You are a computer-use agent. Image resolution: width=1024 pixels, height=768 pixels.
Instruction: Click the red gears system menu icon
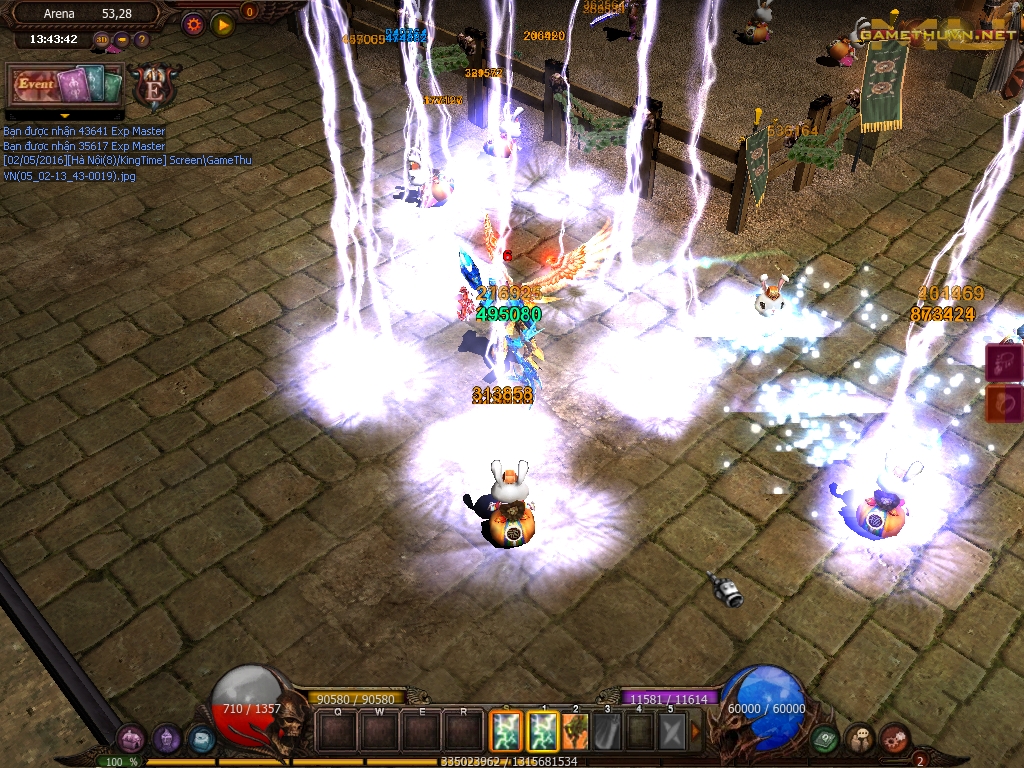(895, 740)
